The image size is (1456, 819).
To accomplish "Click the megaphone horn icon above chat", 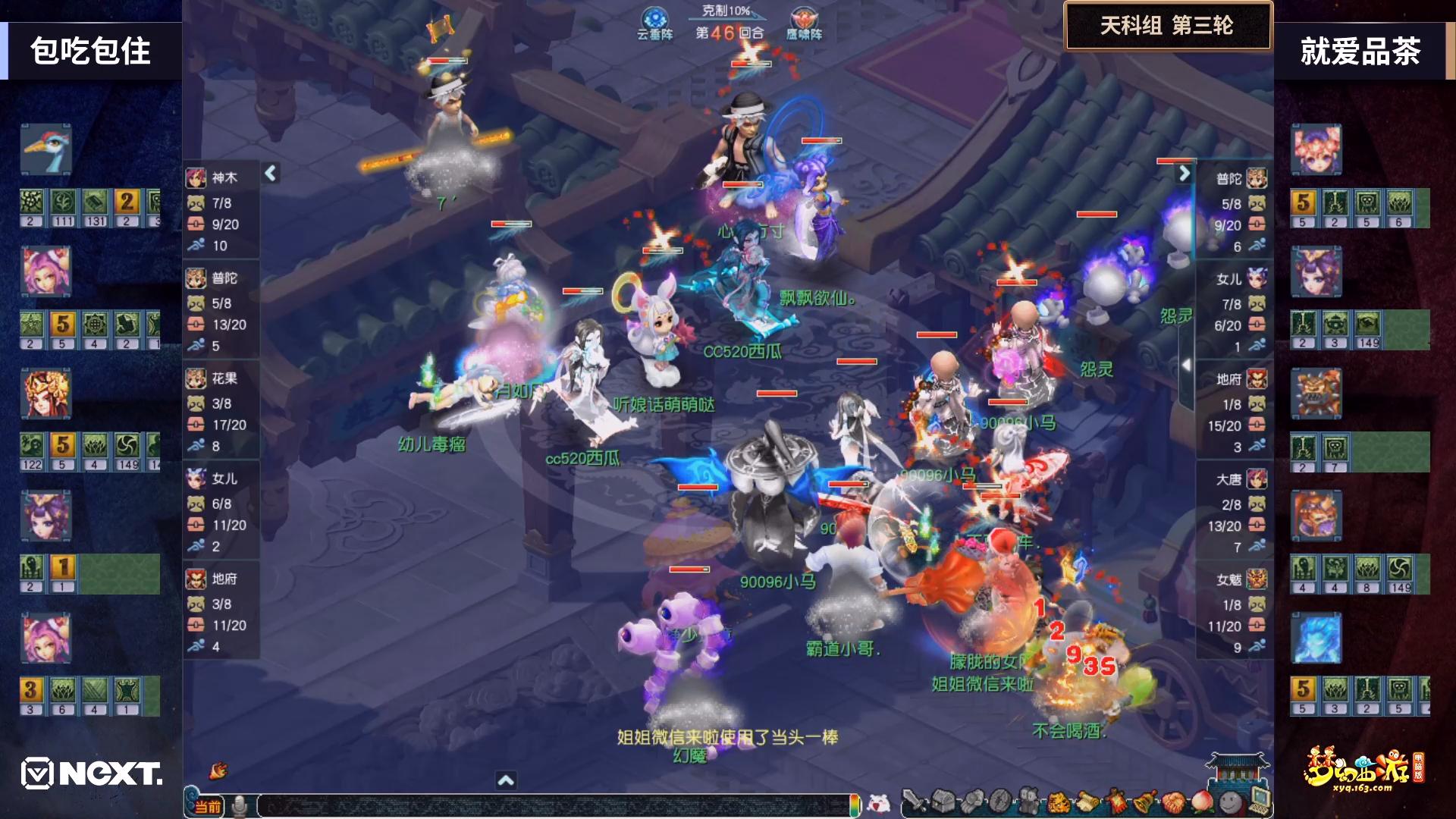I will pyautogui.click(x=219, y=770).
